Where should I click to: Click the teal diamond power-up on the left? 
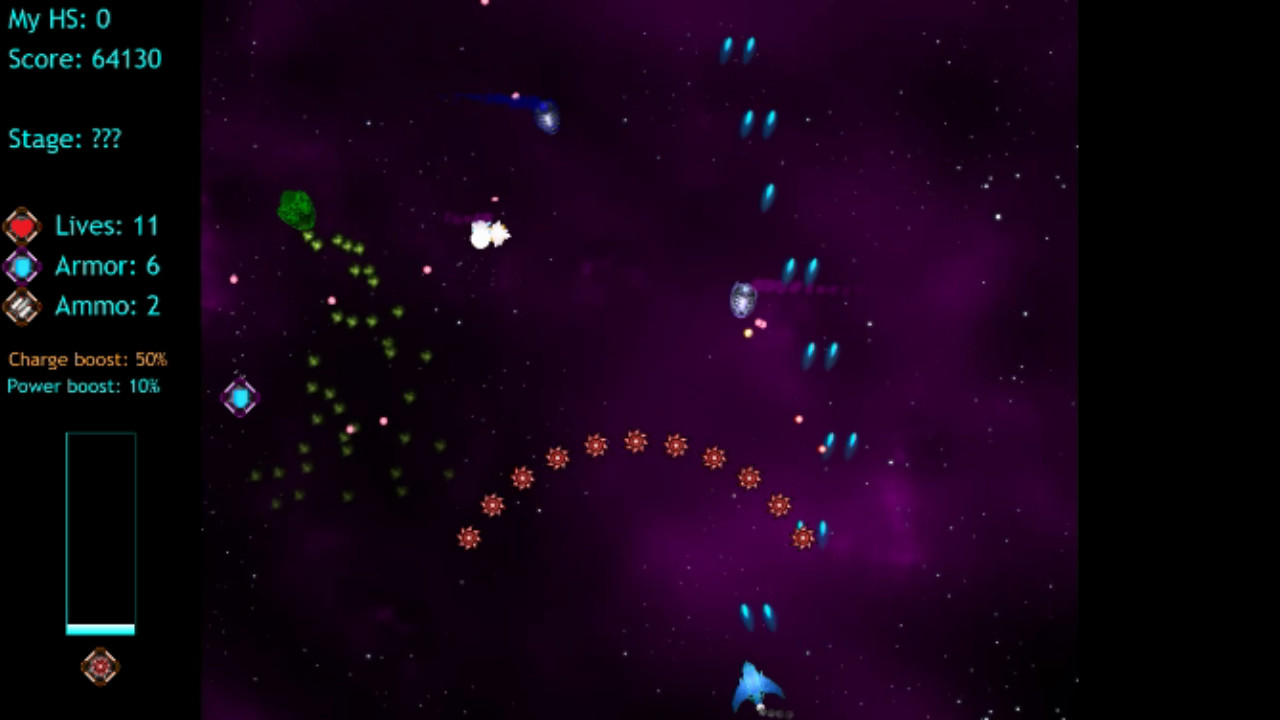240,397
